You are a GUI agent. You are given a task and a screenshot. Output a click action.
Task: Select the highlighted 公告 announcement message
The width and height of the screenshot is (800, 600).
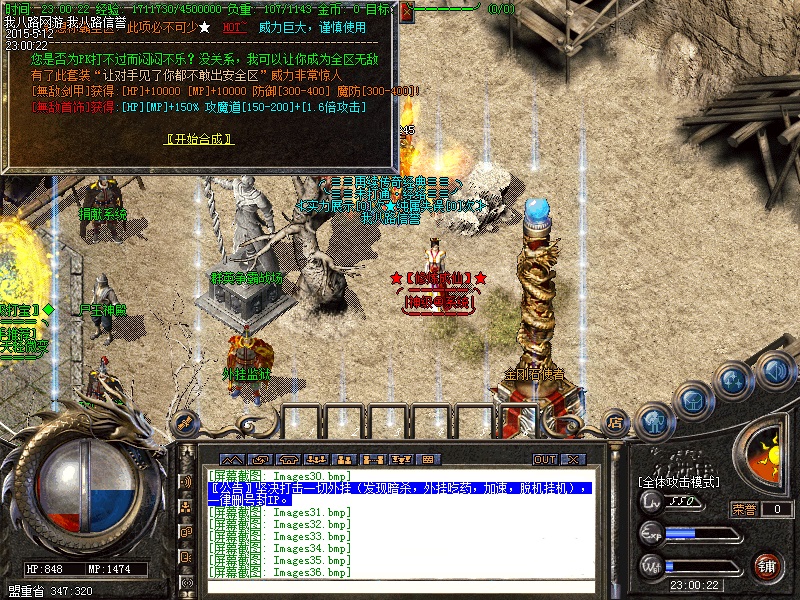click(x=400, y=493)
